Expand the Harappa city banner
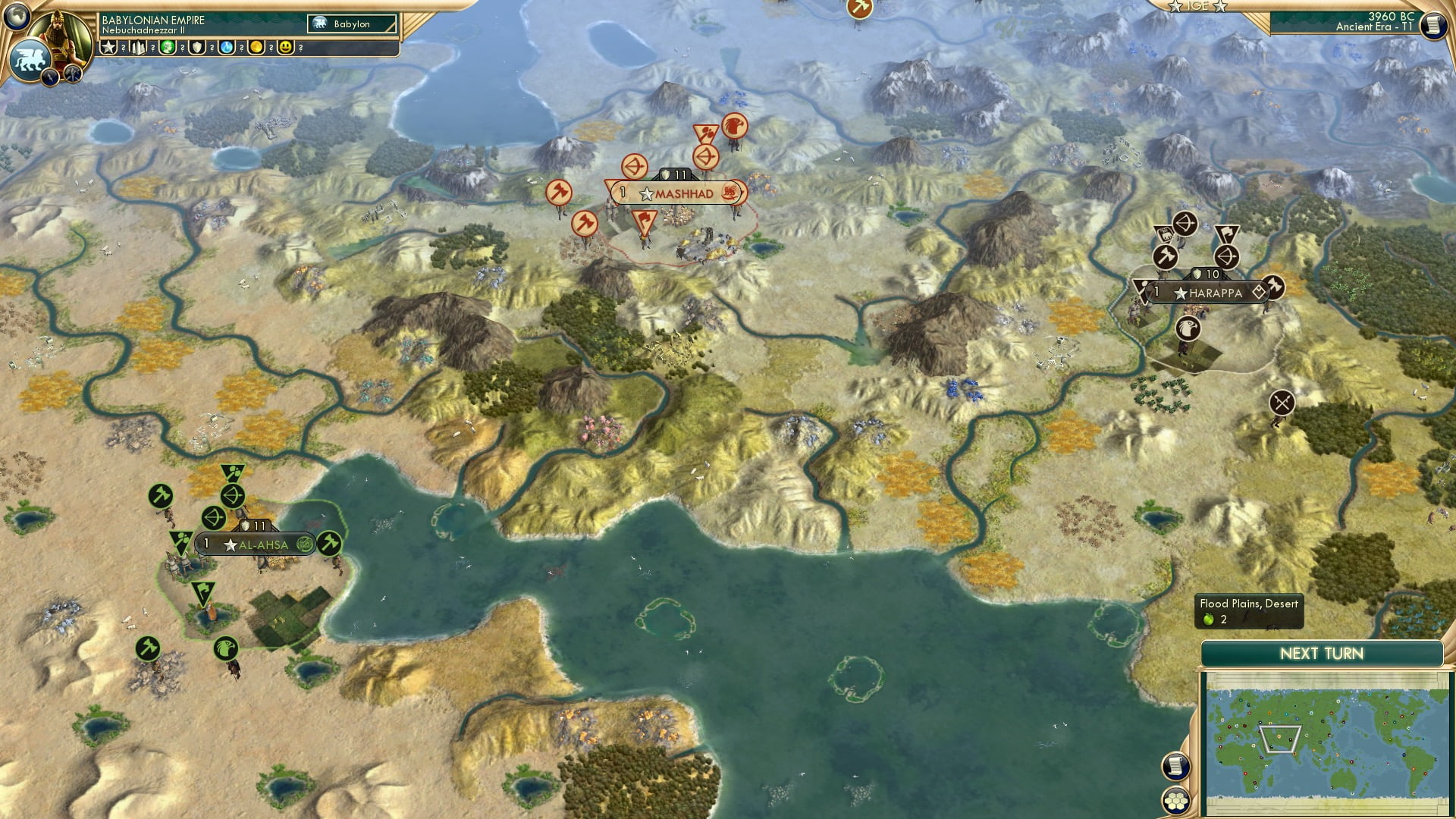 1207,291
